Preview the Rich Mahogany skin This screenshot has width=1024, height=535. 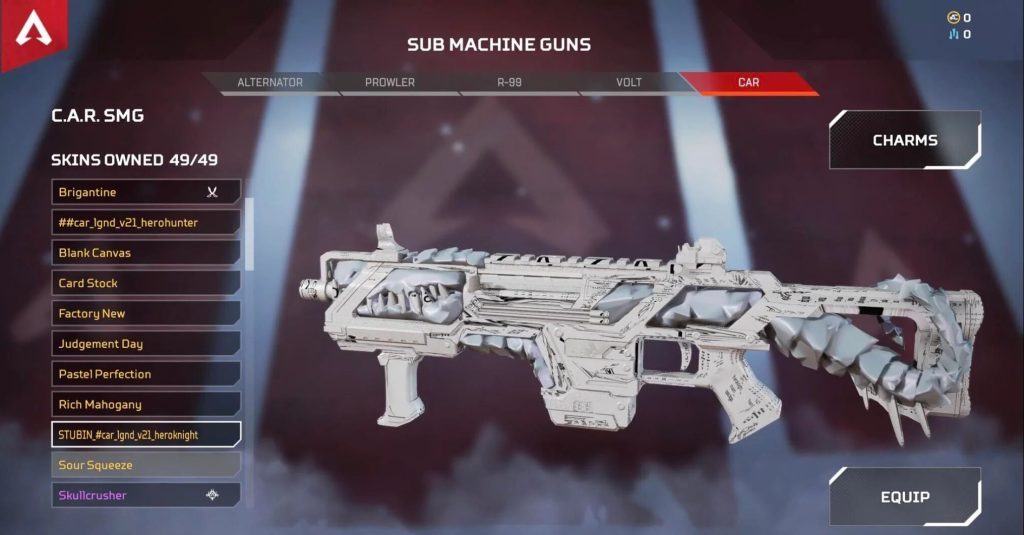pyautogui.click(x=146, y=404)
